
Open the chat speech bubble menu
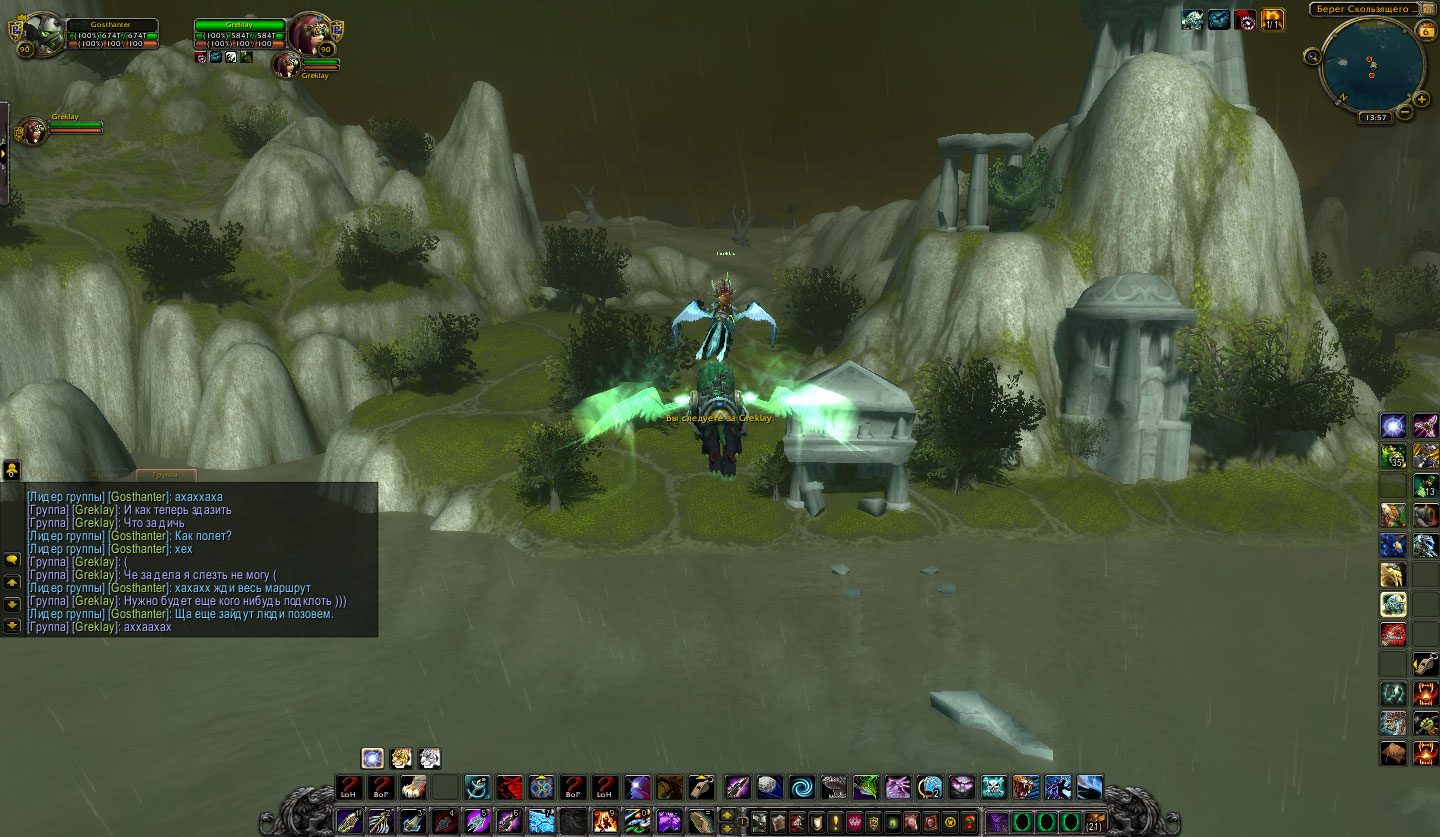coord(12,559)
